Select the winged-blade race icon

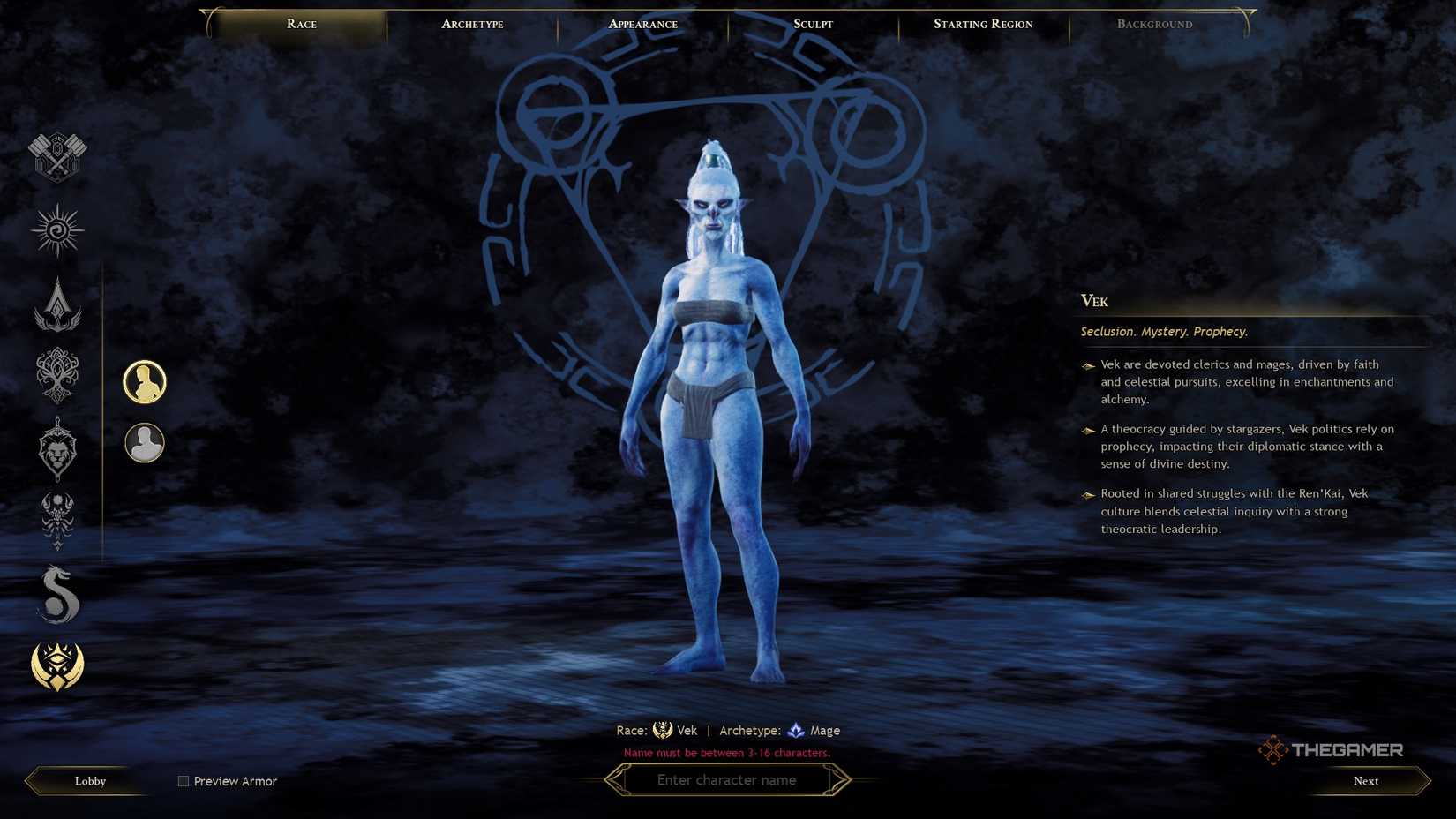[56, 307]
